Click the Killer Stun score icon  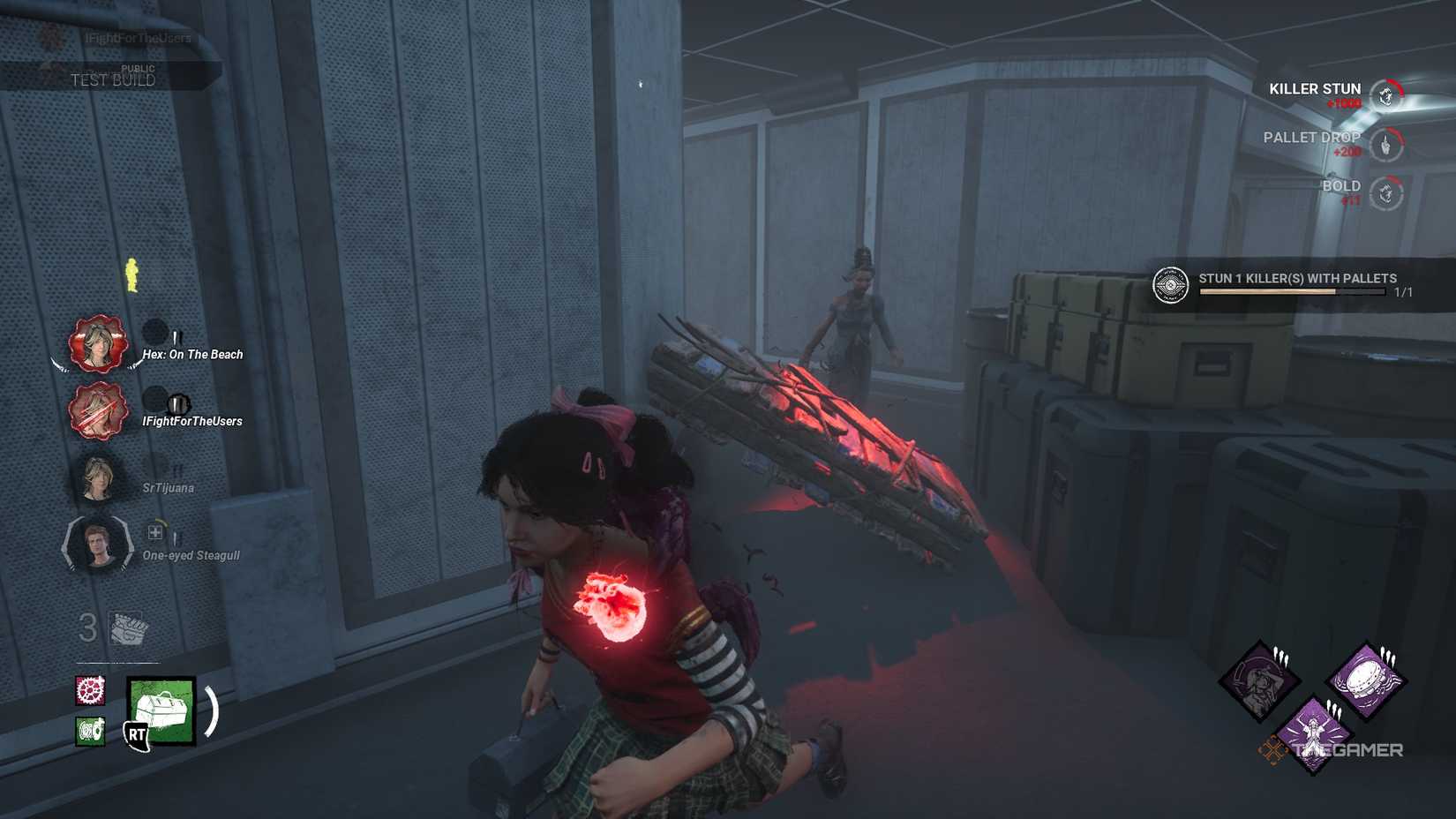(x=1387, y=91)
